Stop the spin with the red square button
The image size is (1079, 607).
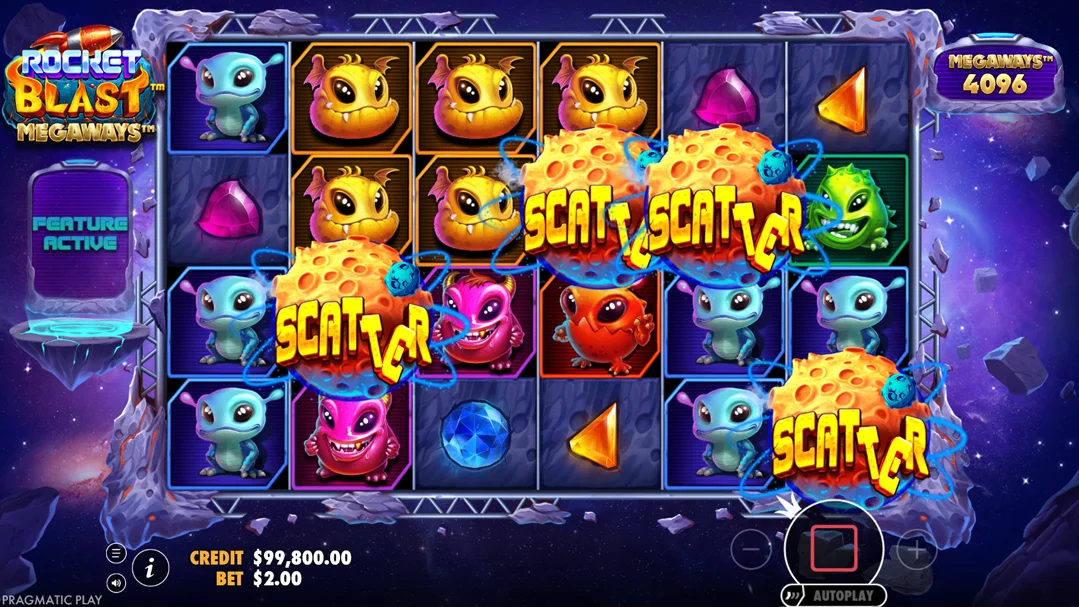coord(833,547)
